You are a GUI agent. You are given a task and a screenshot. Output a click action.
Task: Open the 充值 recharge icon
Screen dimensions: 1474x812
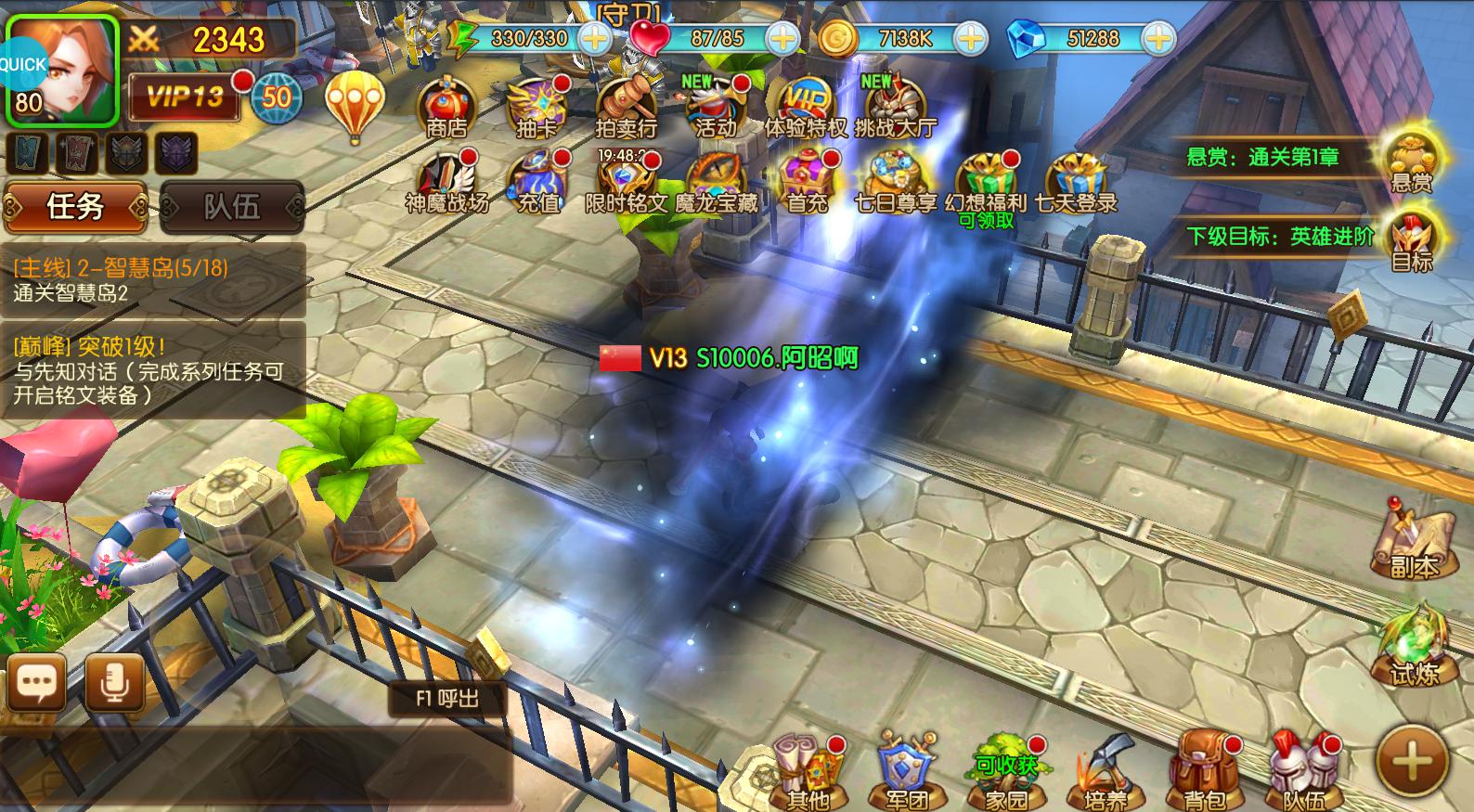(537, 182)
